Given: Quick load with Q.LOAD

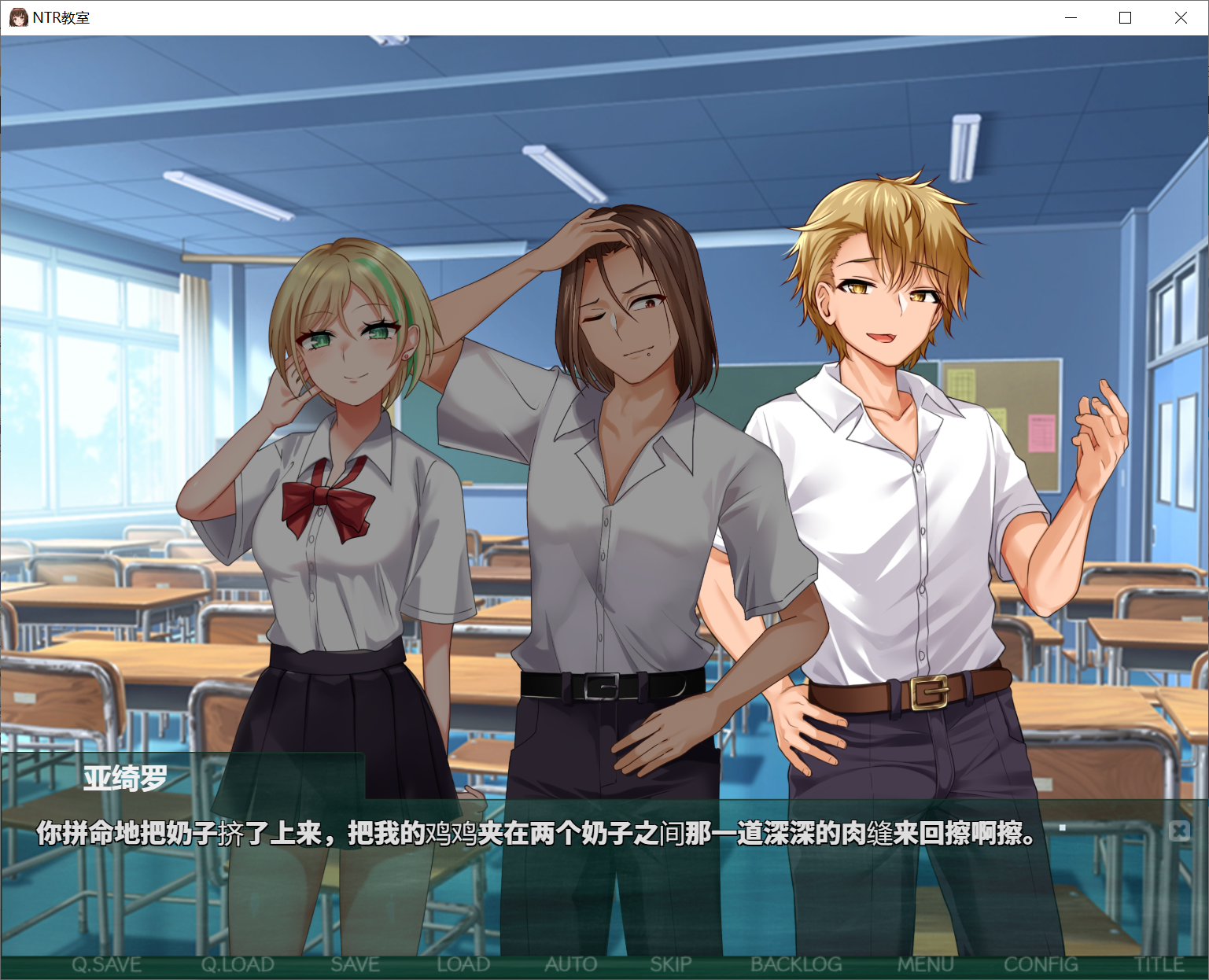Looking at the screenshot, I should pos(238,964).
